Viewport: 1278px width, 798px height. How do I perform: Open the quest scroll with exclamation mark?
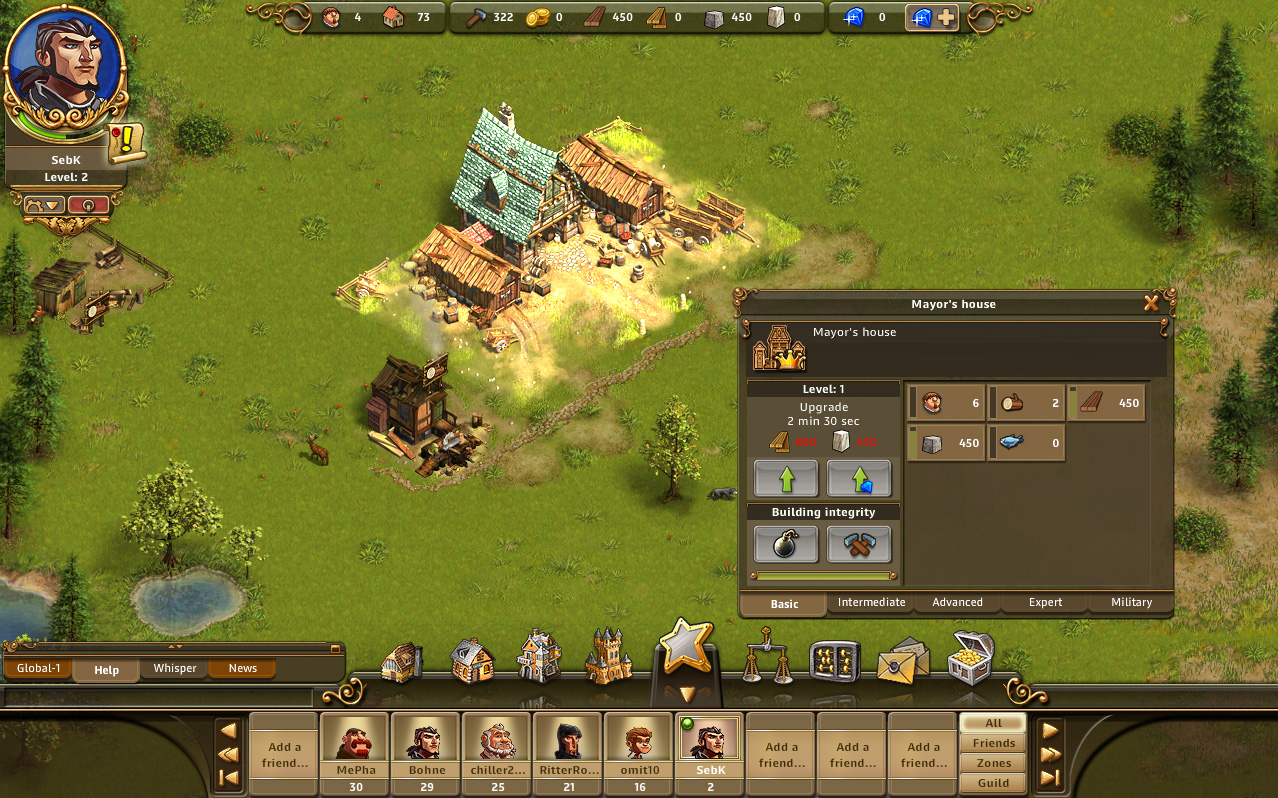pyautogui.click(x=127, y=144)
